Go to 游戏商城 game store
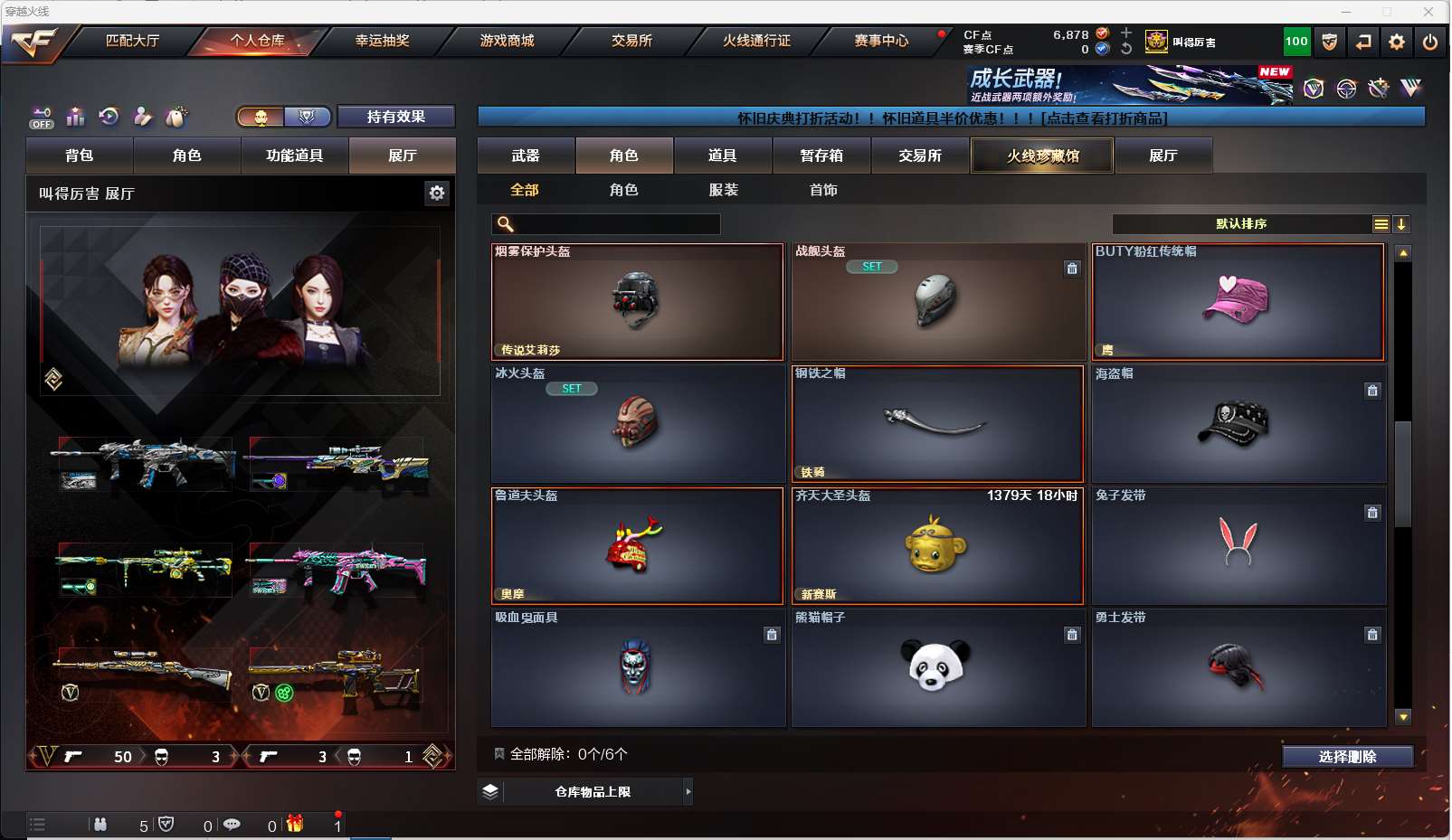 point(507,41)
